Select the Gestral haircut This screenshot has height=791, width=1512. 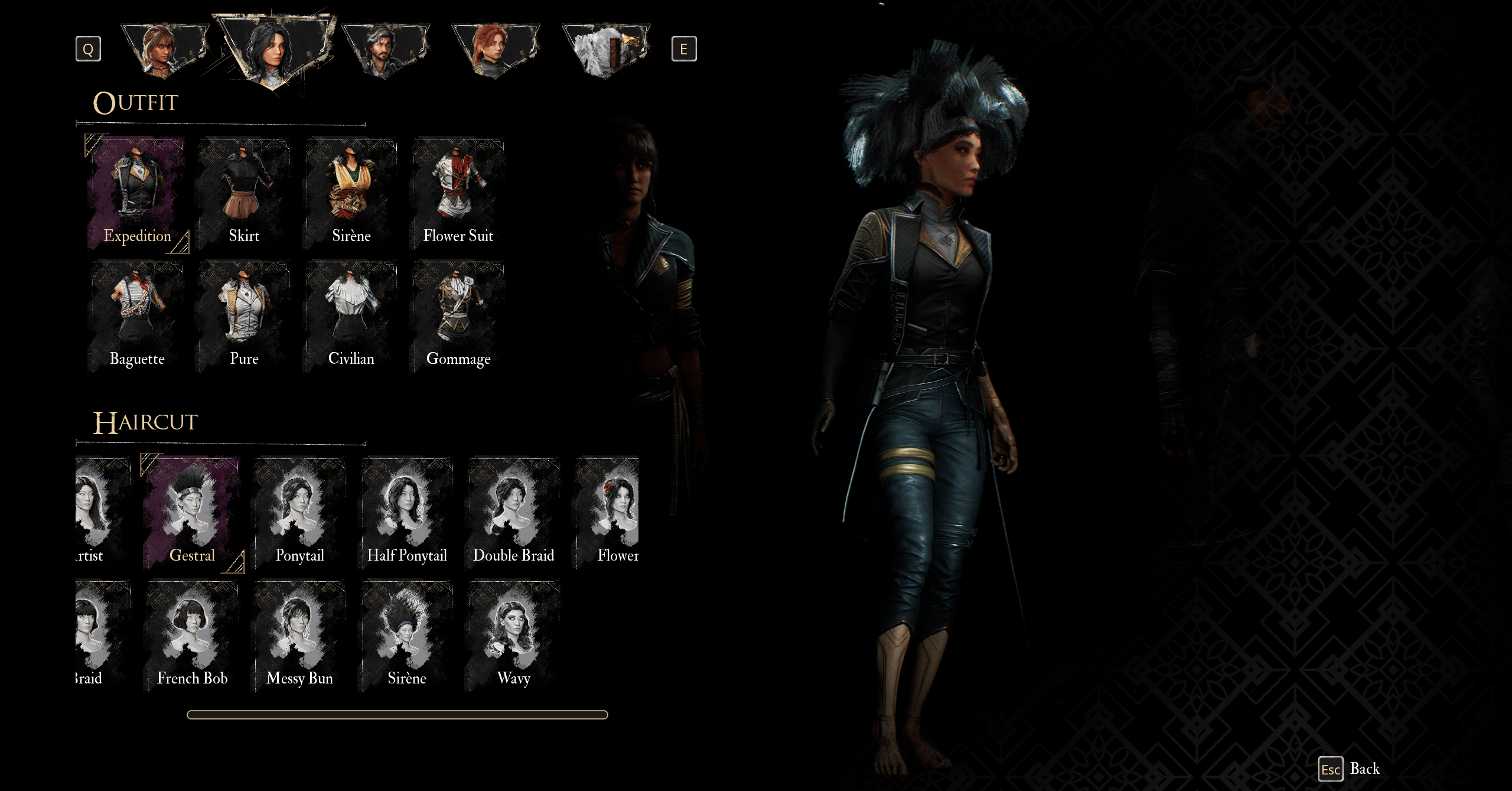coord(192,513)
